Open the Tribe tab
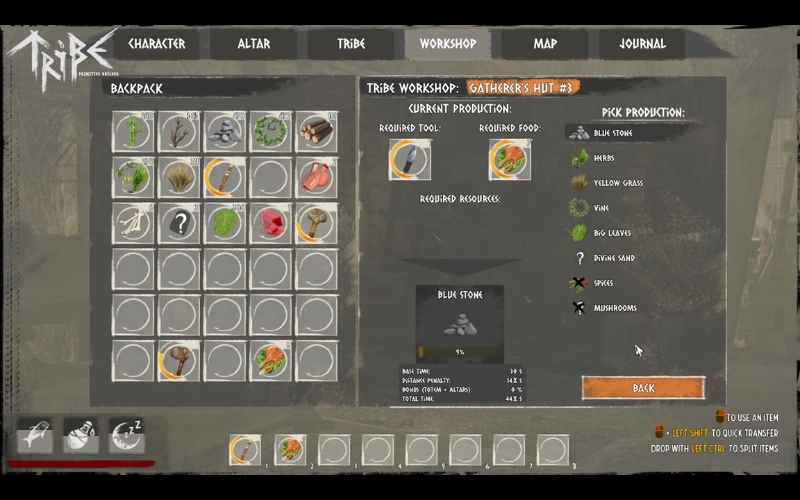The height and width of the screenshot is (500, 800). pyautogui.click(x=350, y=44)
